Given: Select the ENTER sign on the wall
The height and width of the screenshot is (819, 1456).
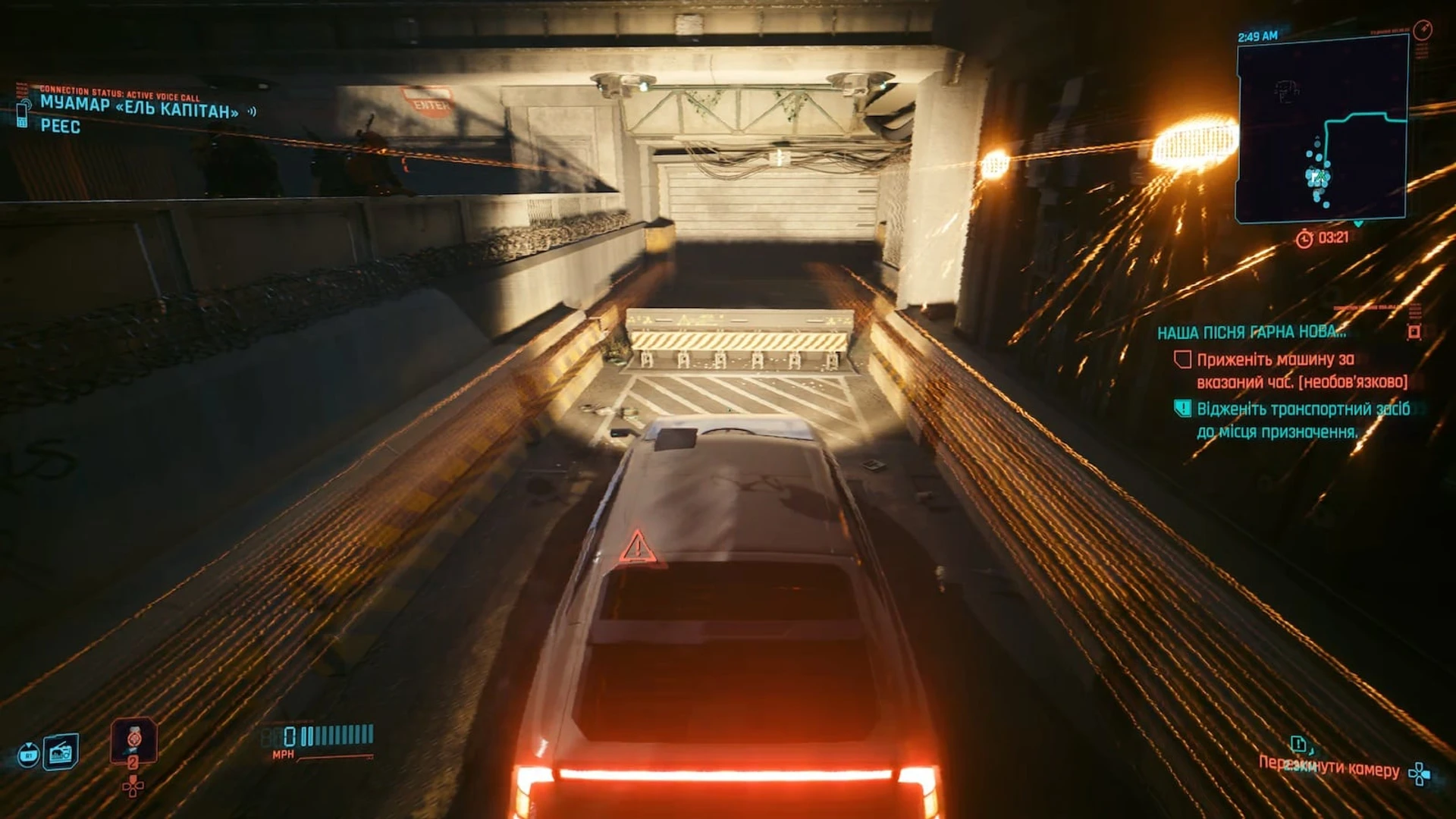Looking at the screenshot, I should click(429, 100).
